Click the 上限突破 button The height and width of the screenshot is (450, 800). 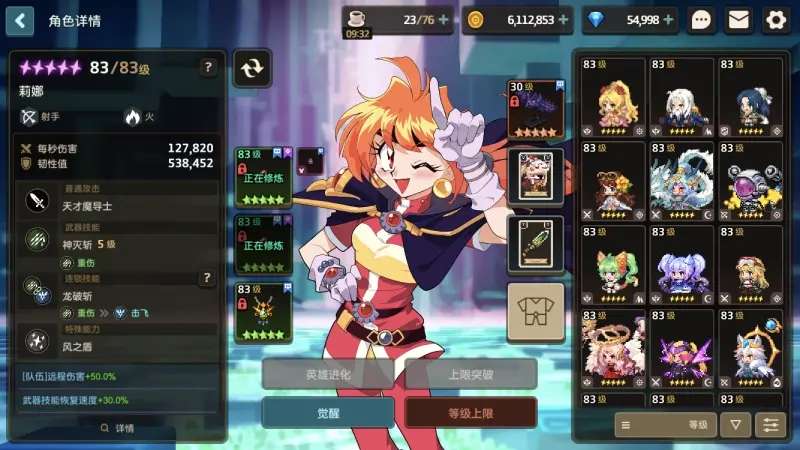[470, 374]
